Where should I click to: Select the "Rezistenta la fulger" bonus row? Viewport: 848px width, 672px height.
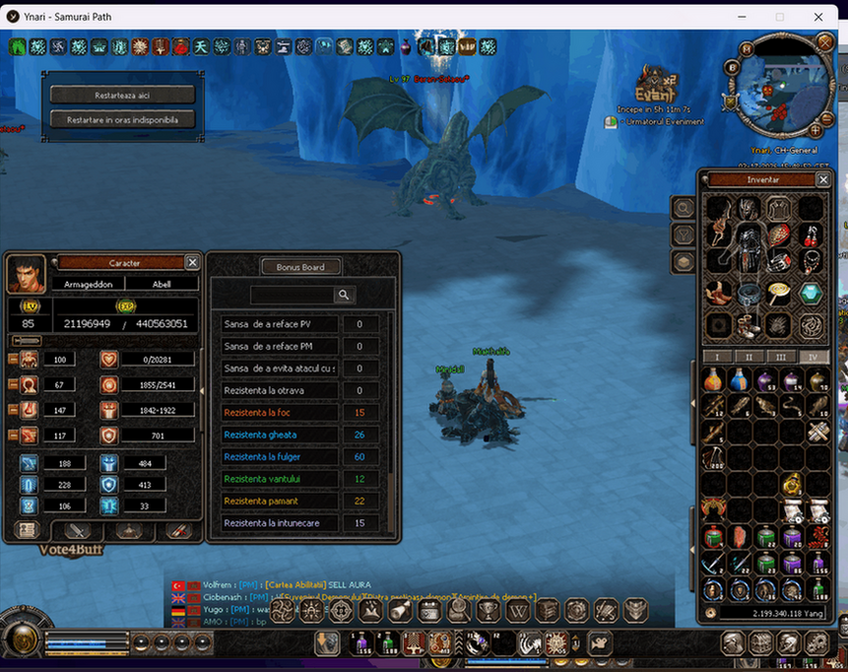281,457
